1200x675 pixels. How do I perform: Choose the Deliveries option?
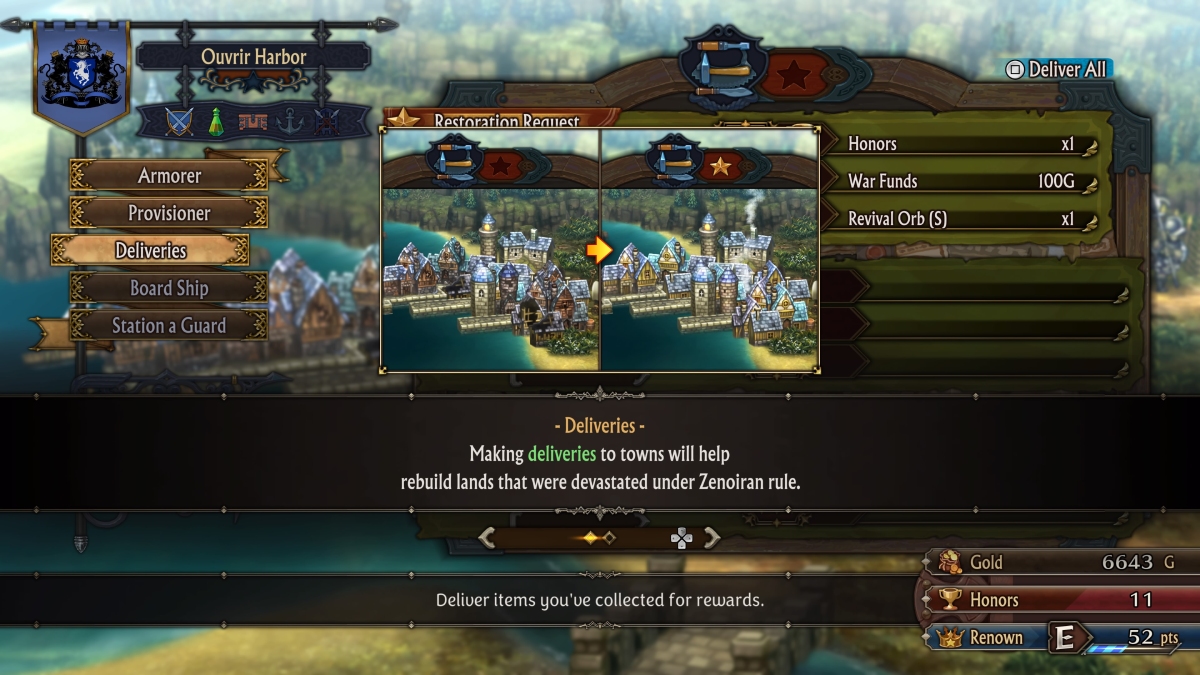150,250
